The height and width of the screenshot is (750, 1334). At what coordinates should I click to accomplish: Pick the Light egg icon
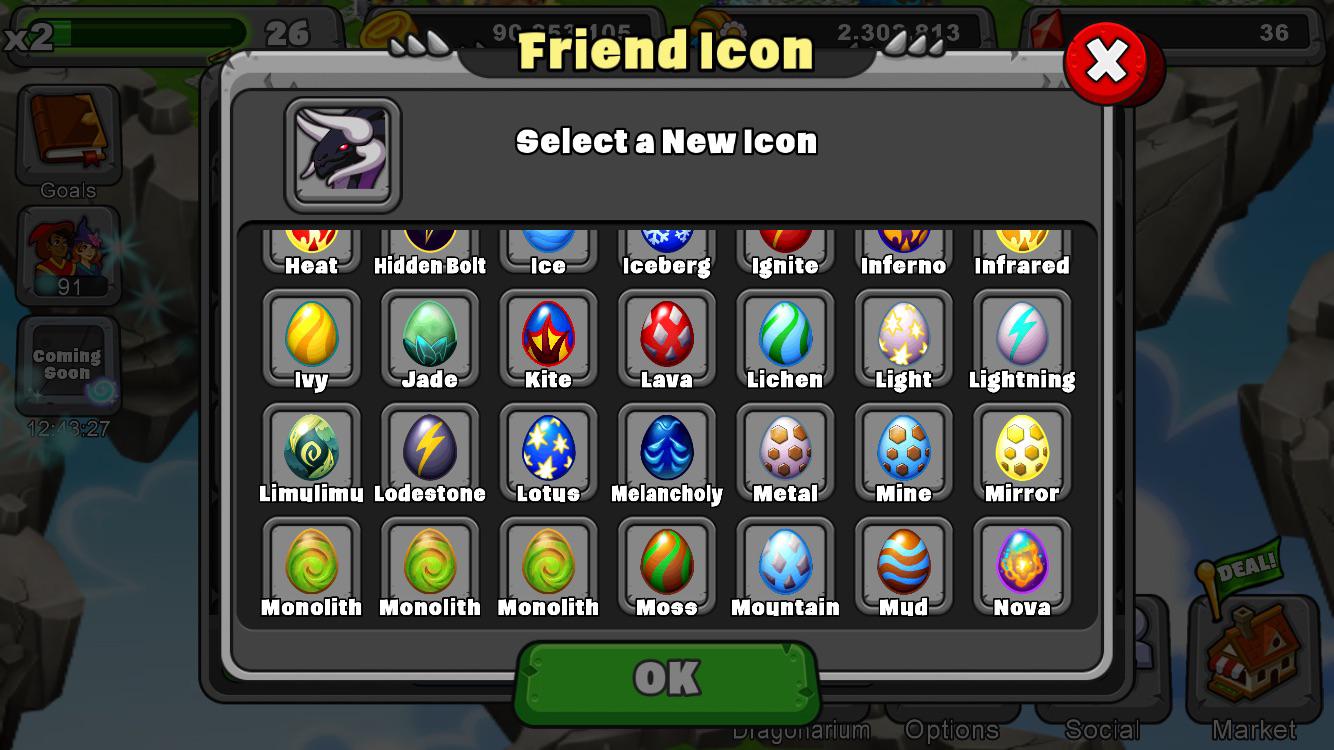pos(903,335)
